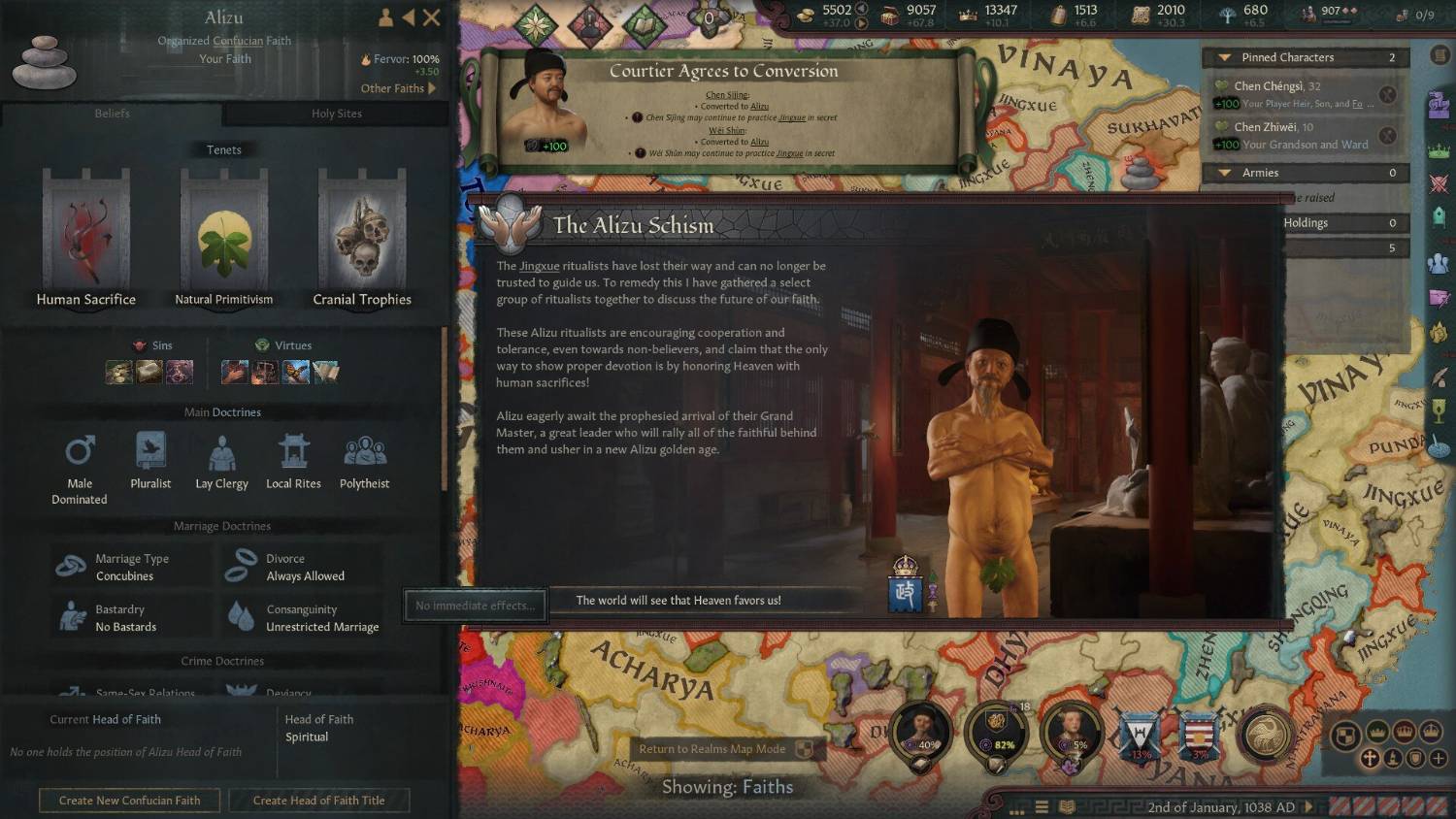This screenshot has width=1456, height=819.
Task: Click the Local Rites doctrine icon
Action: (293, 451)
